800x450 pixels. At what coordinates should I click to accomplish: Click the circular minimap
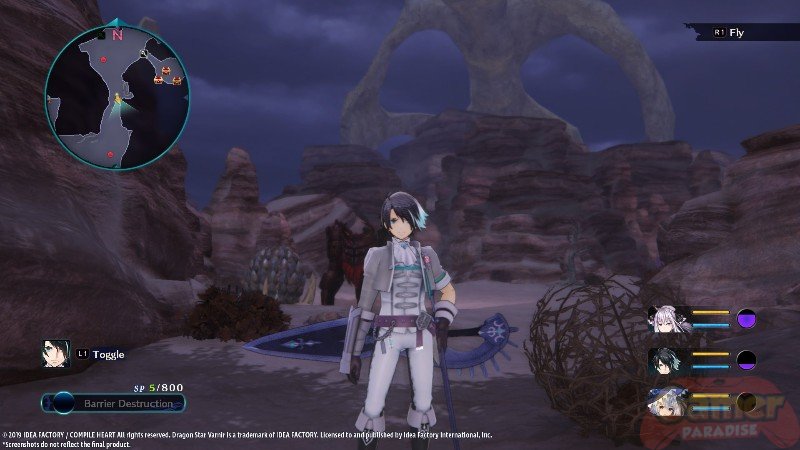click(x=117, y=96)
